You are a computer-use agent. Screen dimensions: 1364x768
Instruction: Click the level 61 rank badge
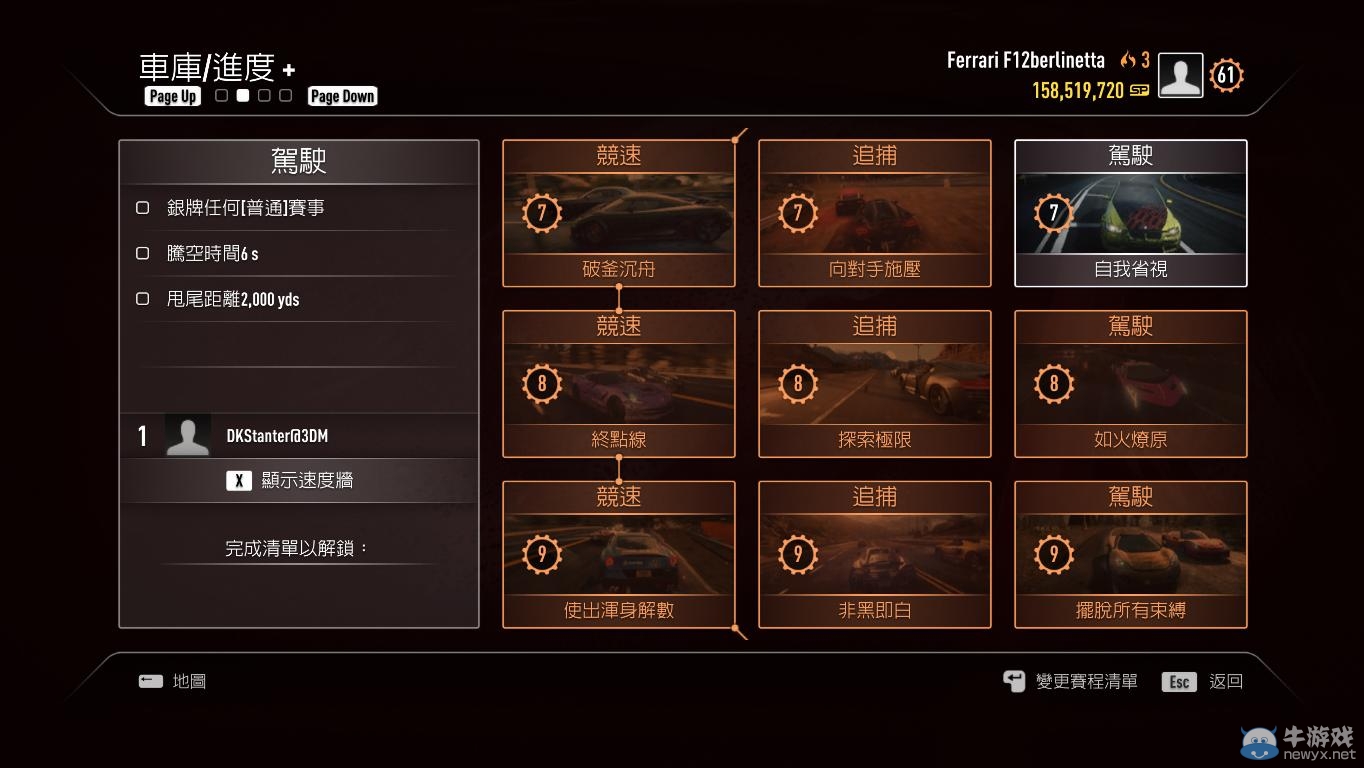coord(1226,76)
